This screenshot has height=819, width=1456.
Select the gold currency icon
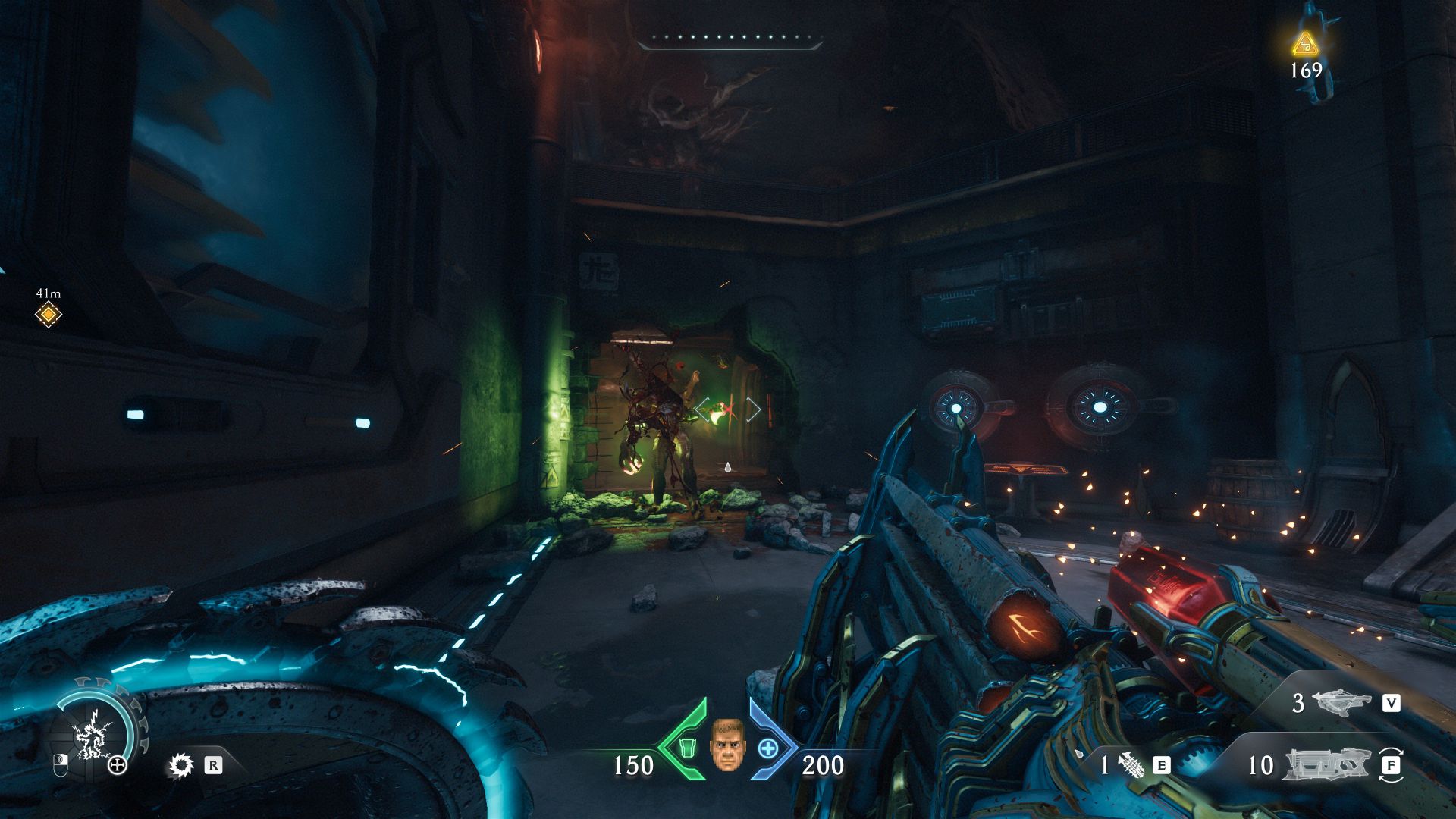click(x=1305, y=44)
